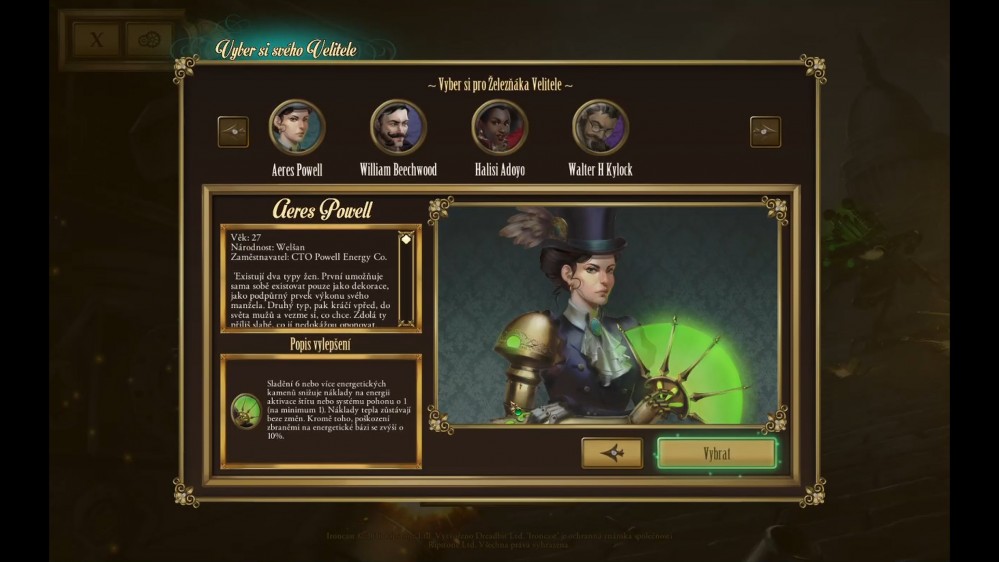Close the screen with the X button
Screen dimensions: 999x562
click(x=97, y=40)
